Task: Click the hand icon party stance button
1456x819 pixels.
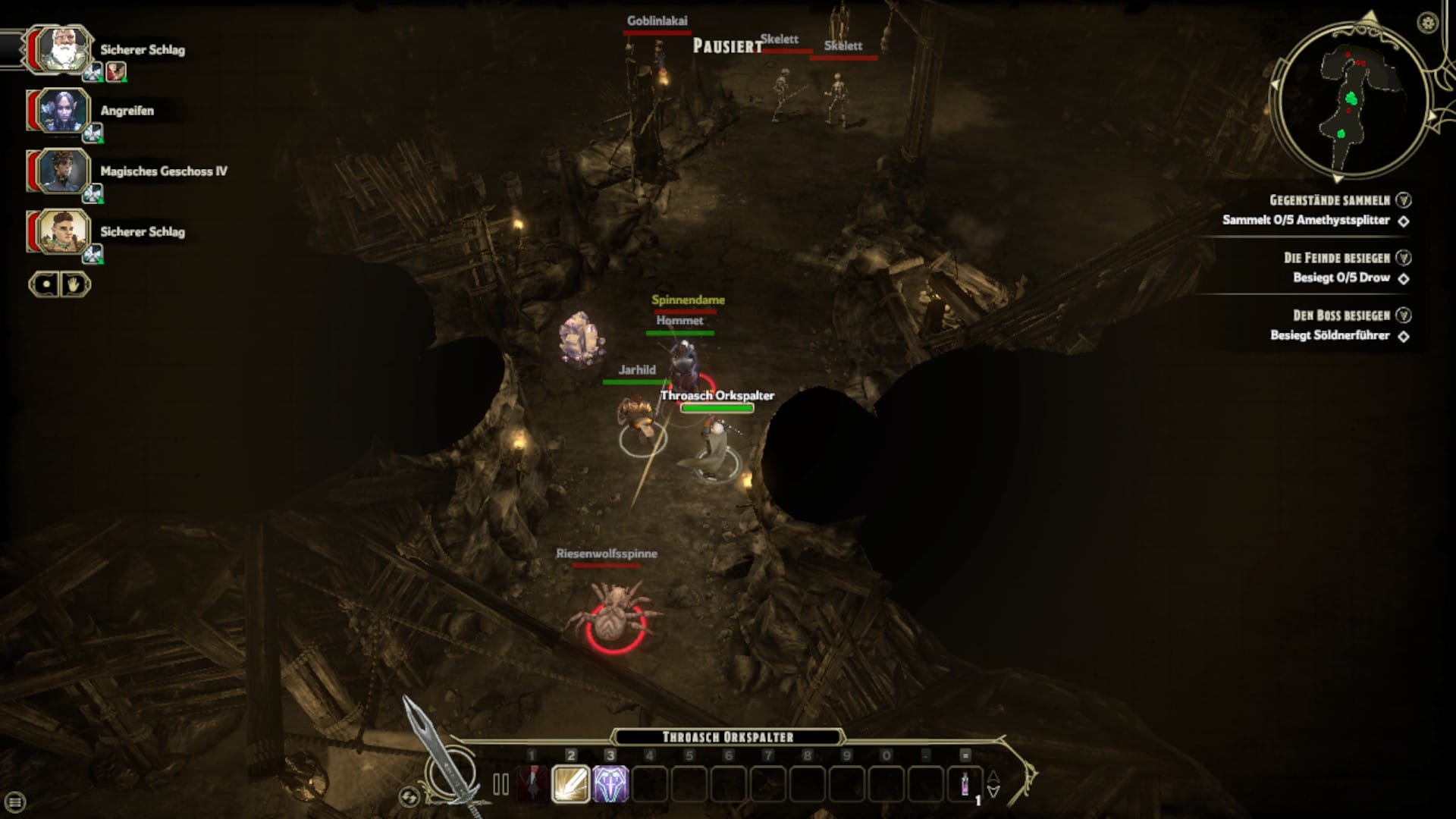Action: pyautogui.click(x=75, y=284)
